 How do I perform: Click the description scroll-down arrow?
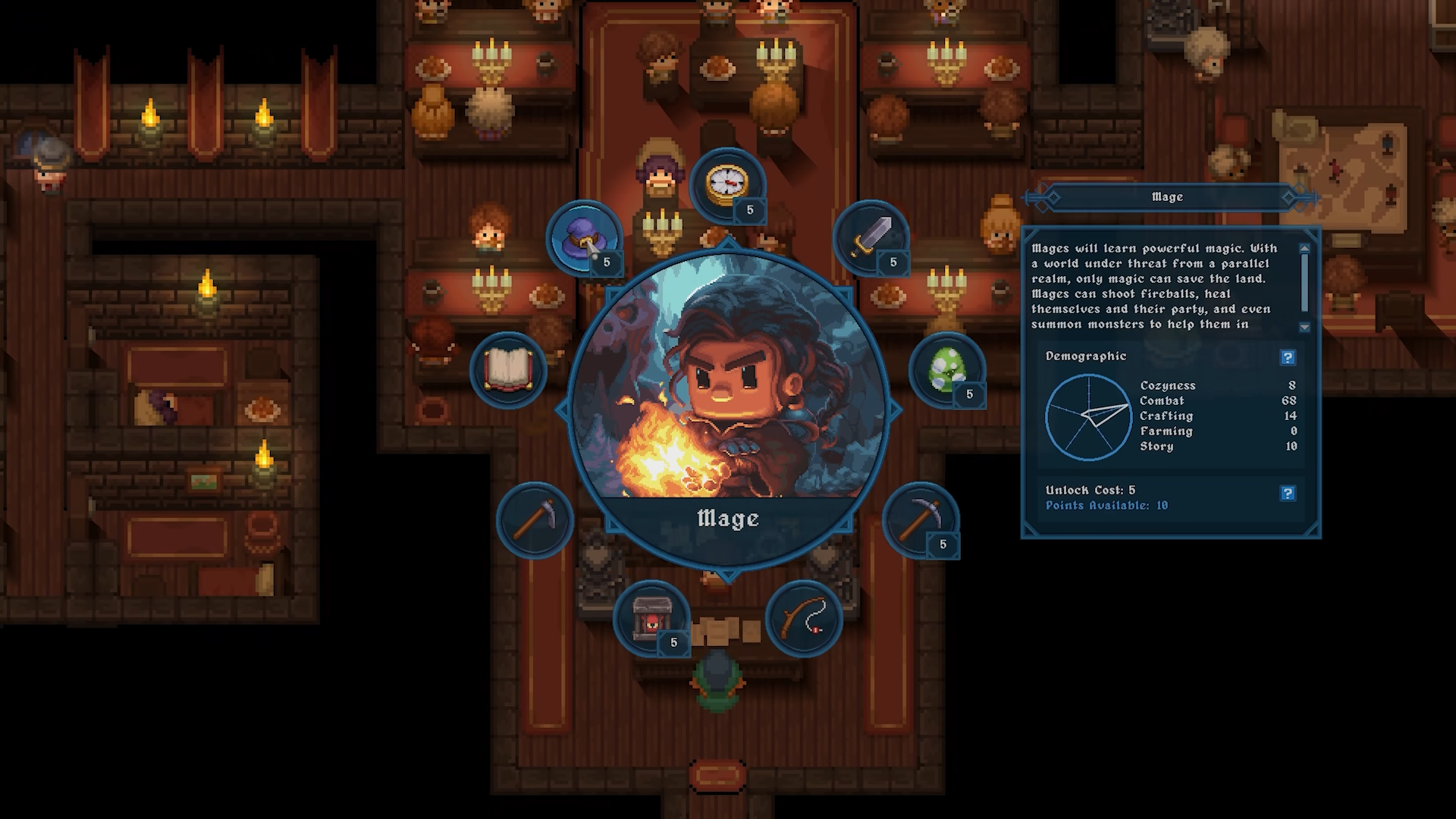(1304, 328)
